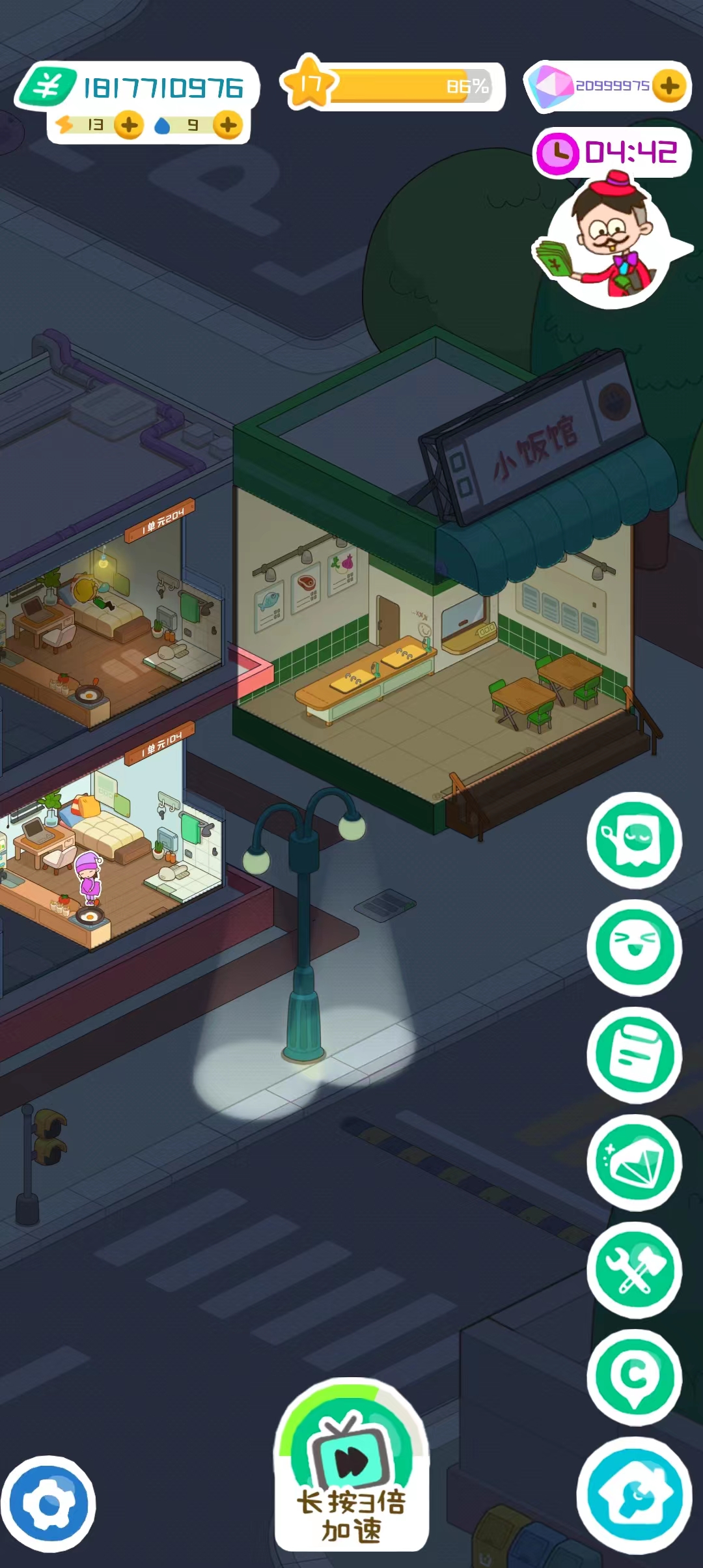703x1568 pixels.
Task: Open settings with the gear button
Action: point(48,1504)
